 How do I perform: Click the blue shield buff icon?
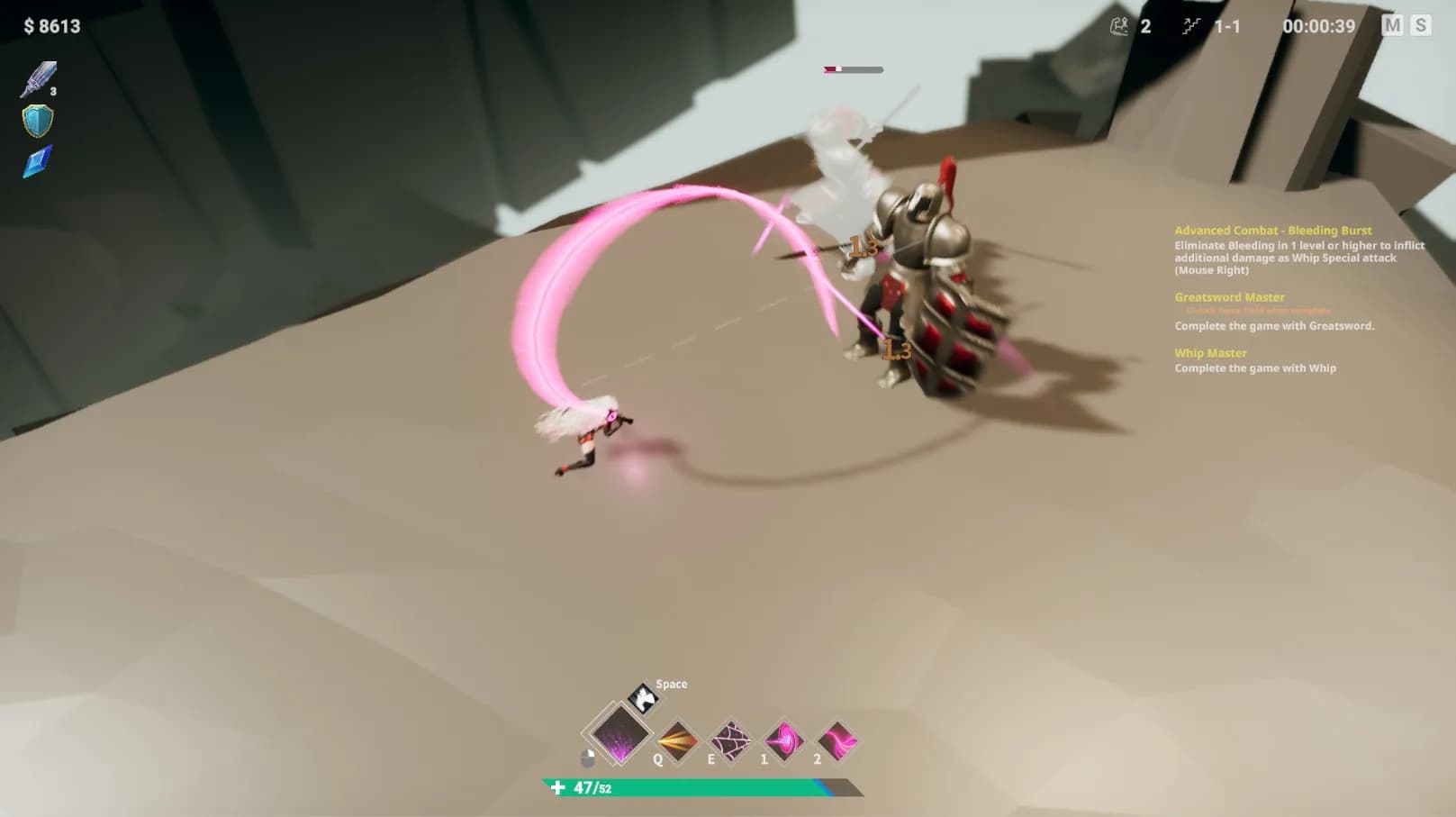coord(38,121)
